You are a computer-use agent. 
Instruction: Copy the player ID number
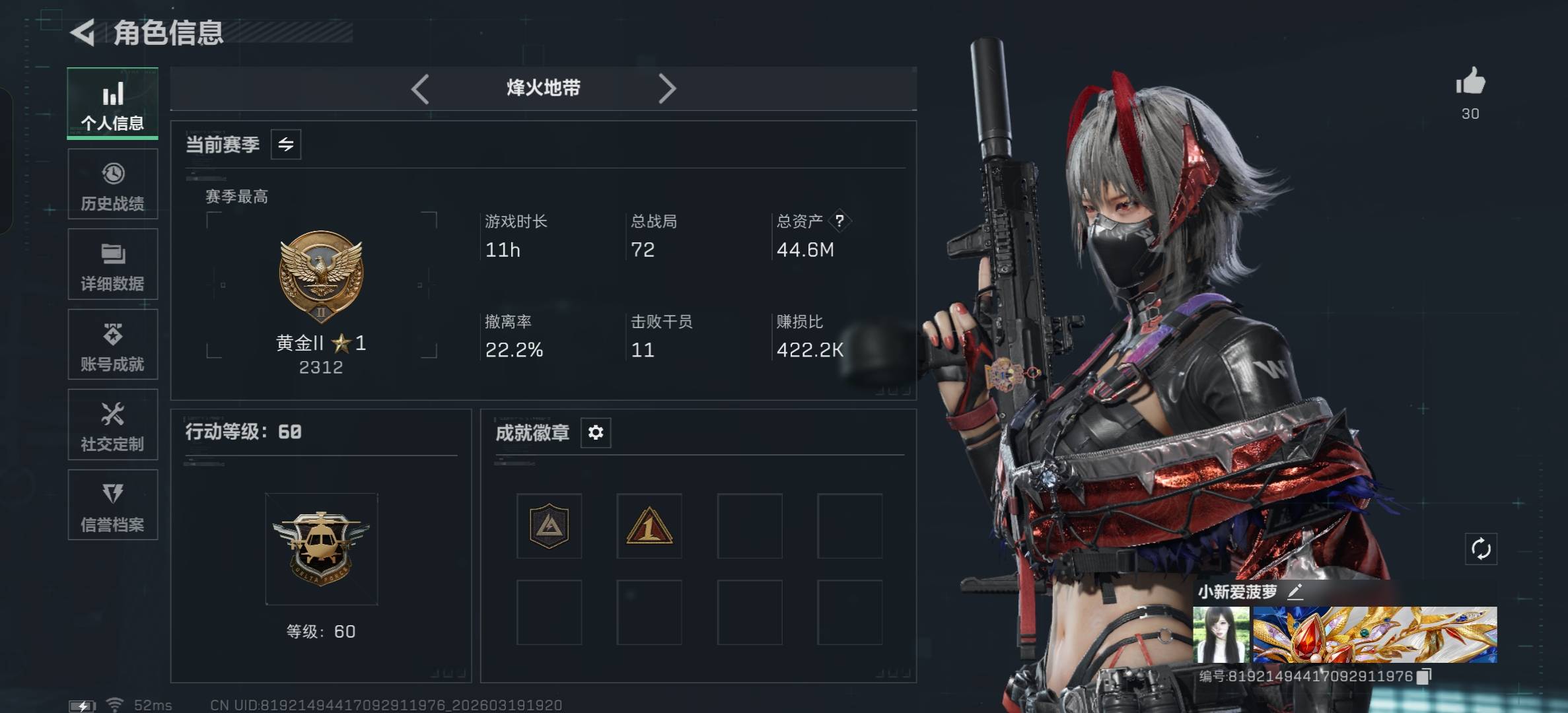tap(1425, 676)
